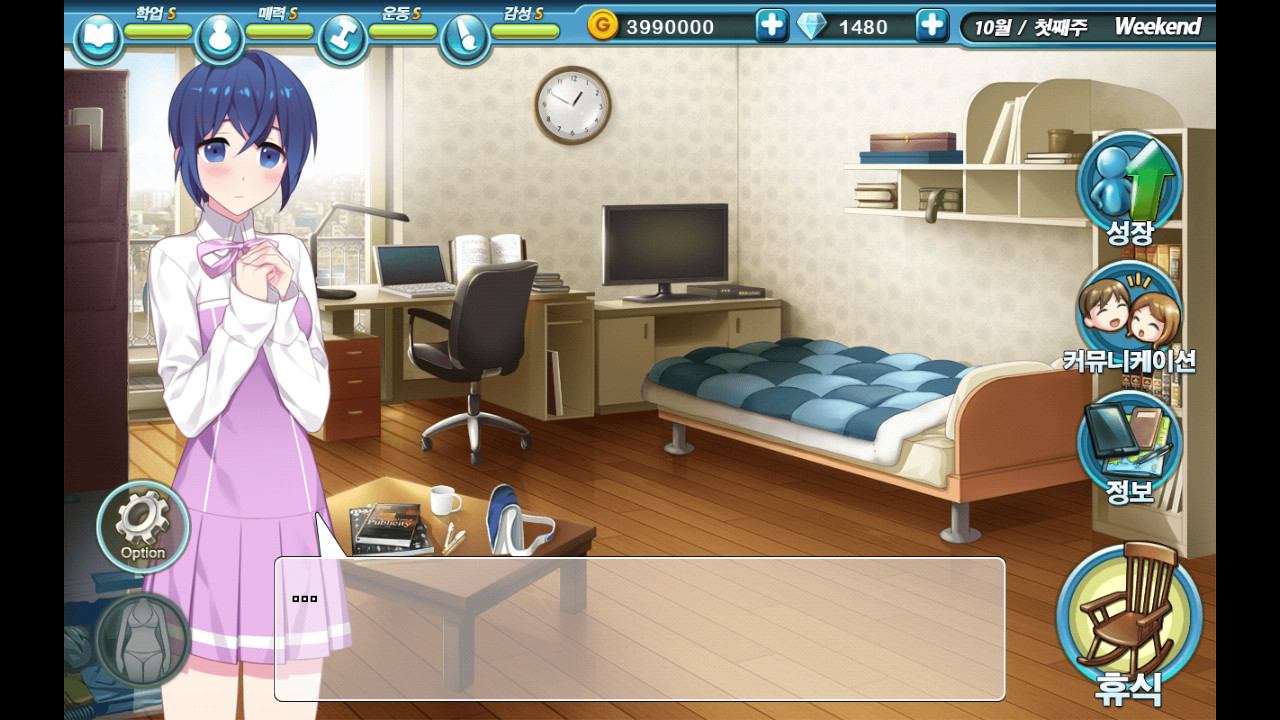Open the Option gear menu
Screen dimensions: 1280x720
(143, 526)
